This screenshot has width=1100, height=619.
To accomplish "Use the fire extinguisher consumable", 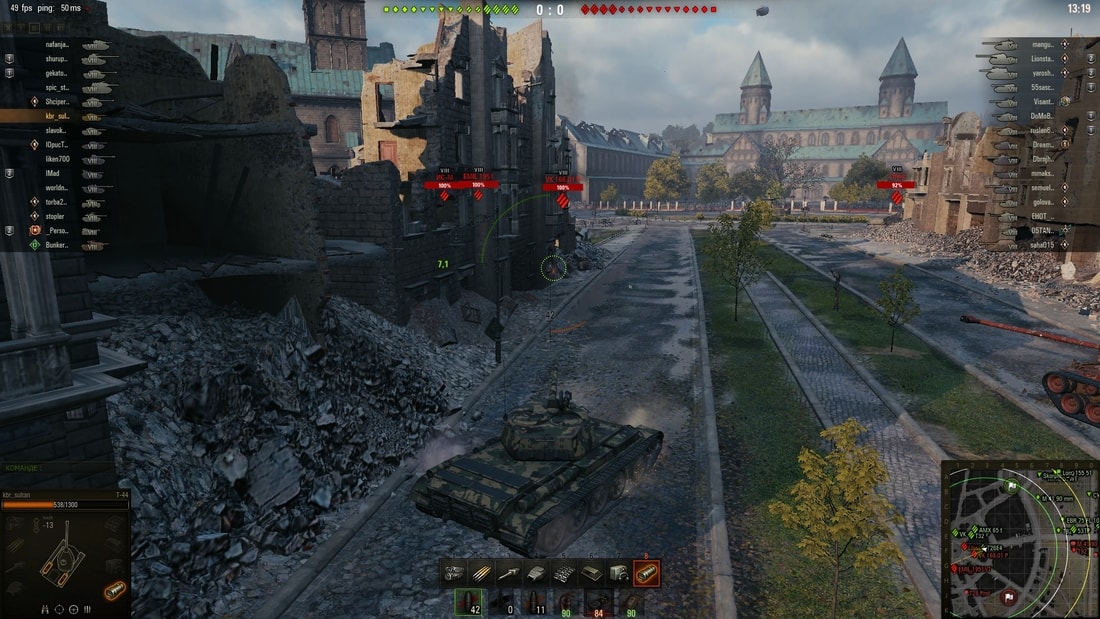I will [568, 602].
